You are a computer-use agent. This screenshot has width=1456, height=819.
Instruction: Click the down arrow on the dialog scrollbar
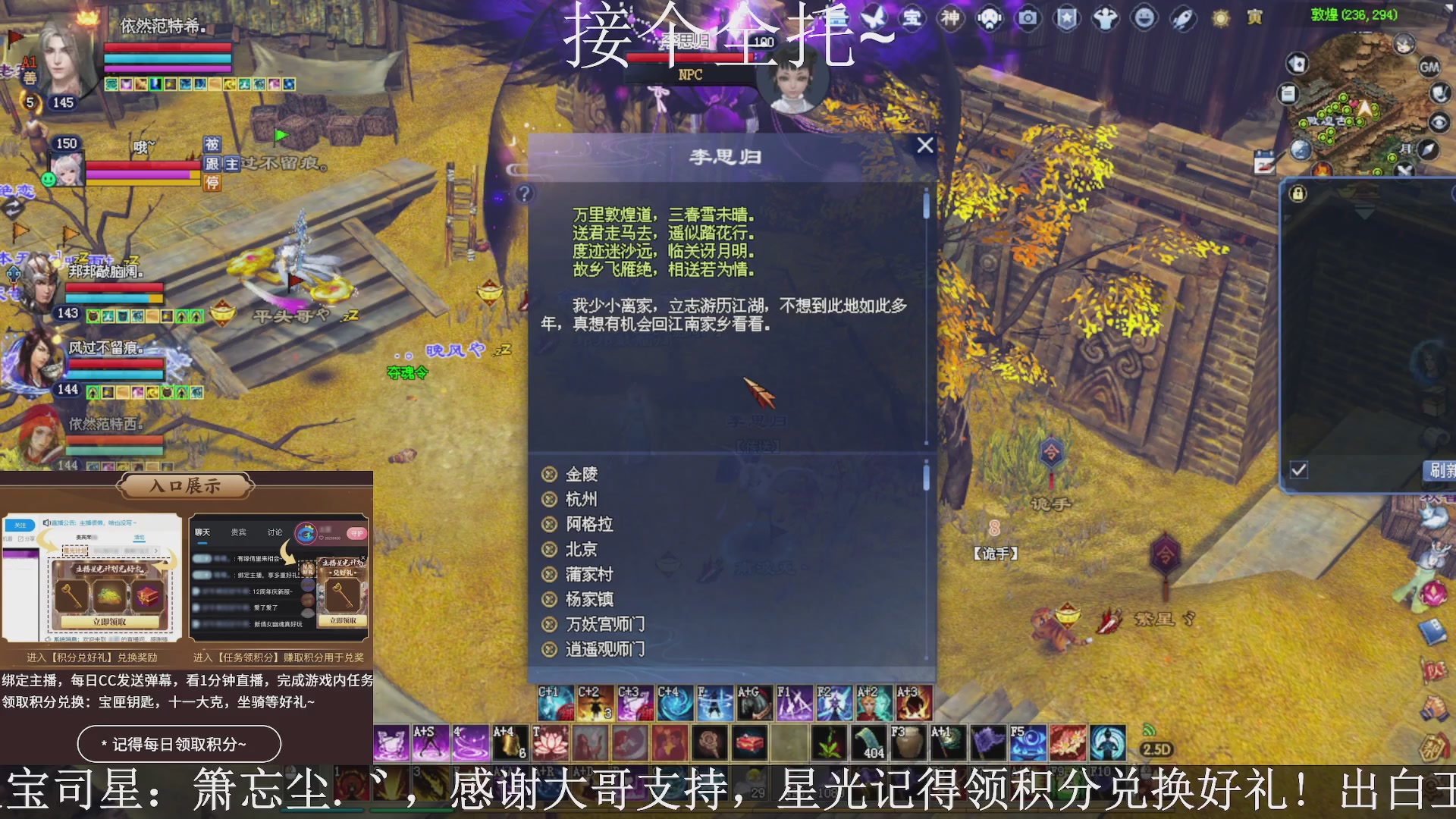tap(926, 444)
